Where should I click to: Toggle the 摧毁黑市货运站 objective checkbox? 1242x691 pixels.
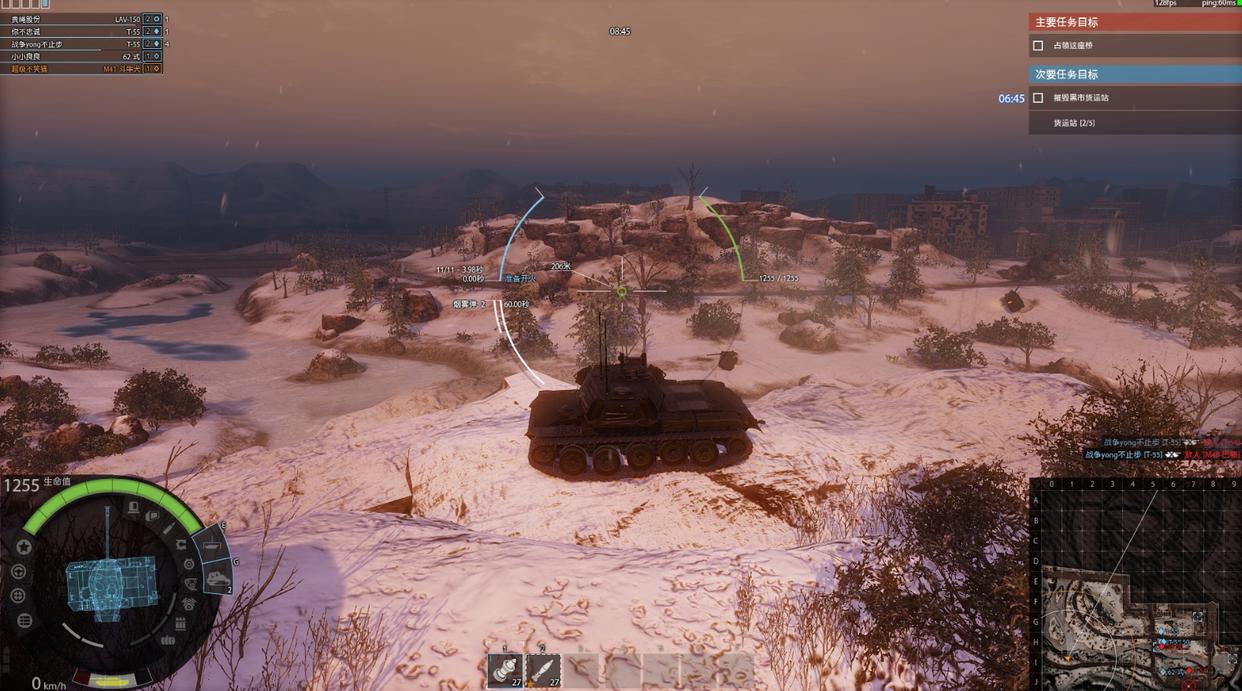click(1038, 98)
